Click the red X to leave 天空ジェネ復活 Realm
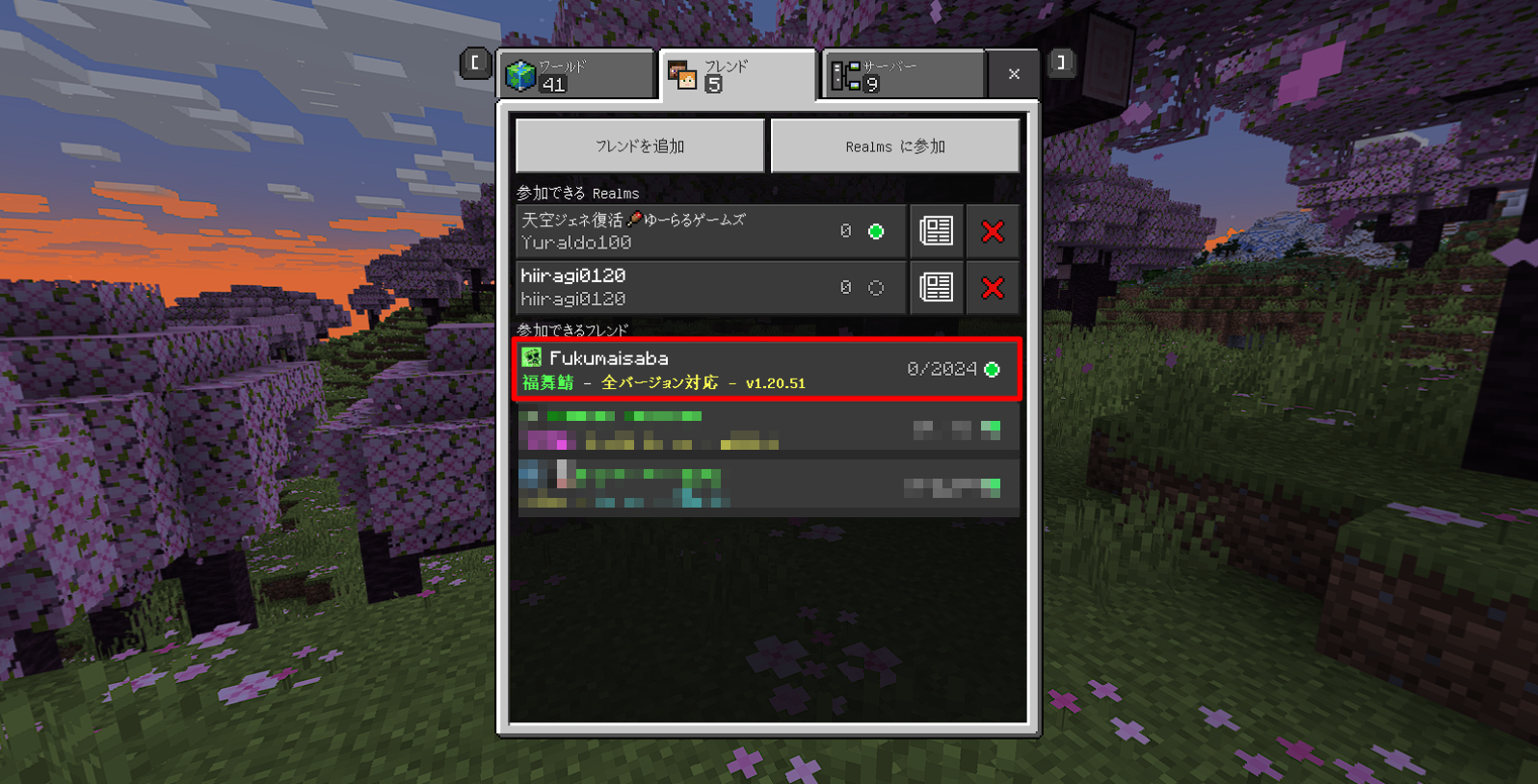Image resolution: width=1538 pixels, height=784 pixels. pyautogui.click(x=993, y=230)
